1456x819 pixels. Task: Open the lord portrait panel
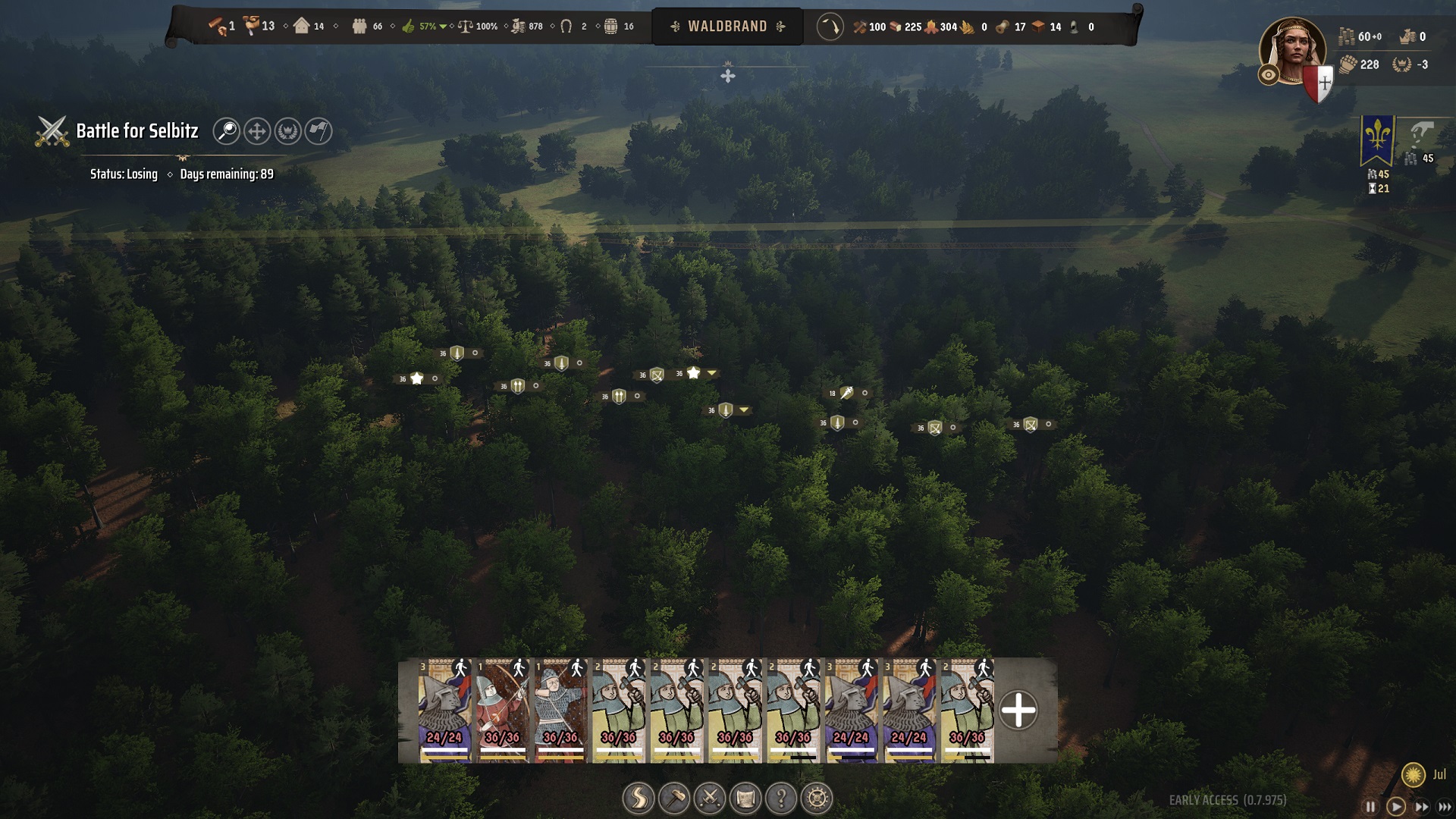(x=1291, y=52)
